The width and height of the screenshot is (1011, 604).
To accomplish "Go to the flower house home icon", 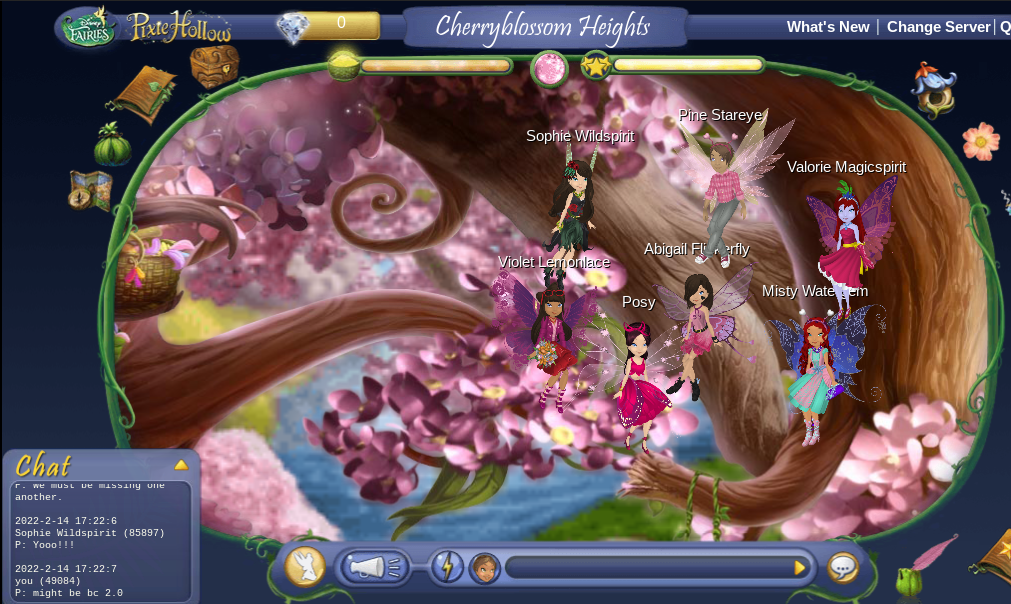I will 934,90.
